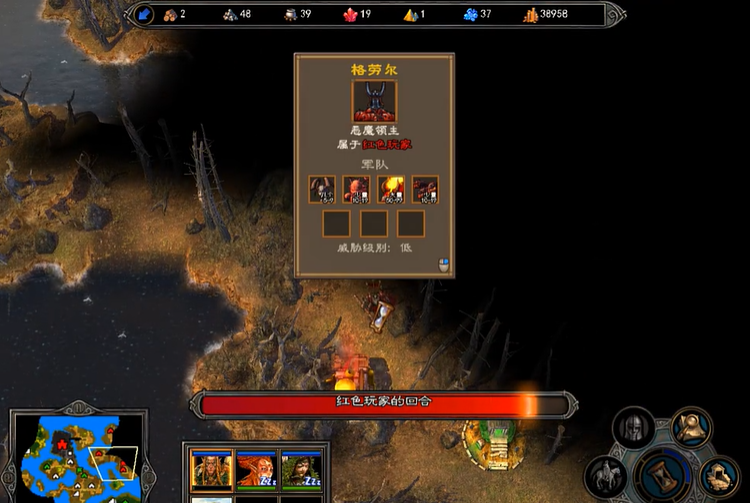Select the first elf hero portrait

212,469
